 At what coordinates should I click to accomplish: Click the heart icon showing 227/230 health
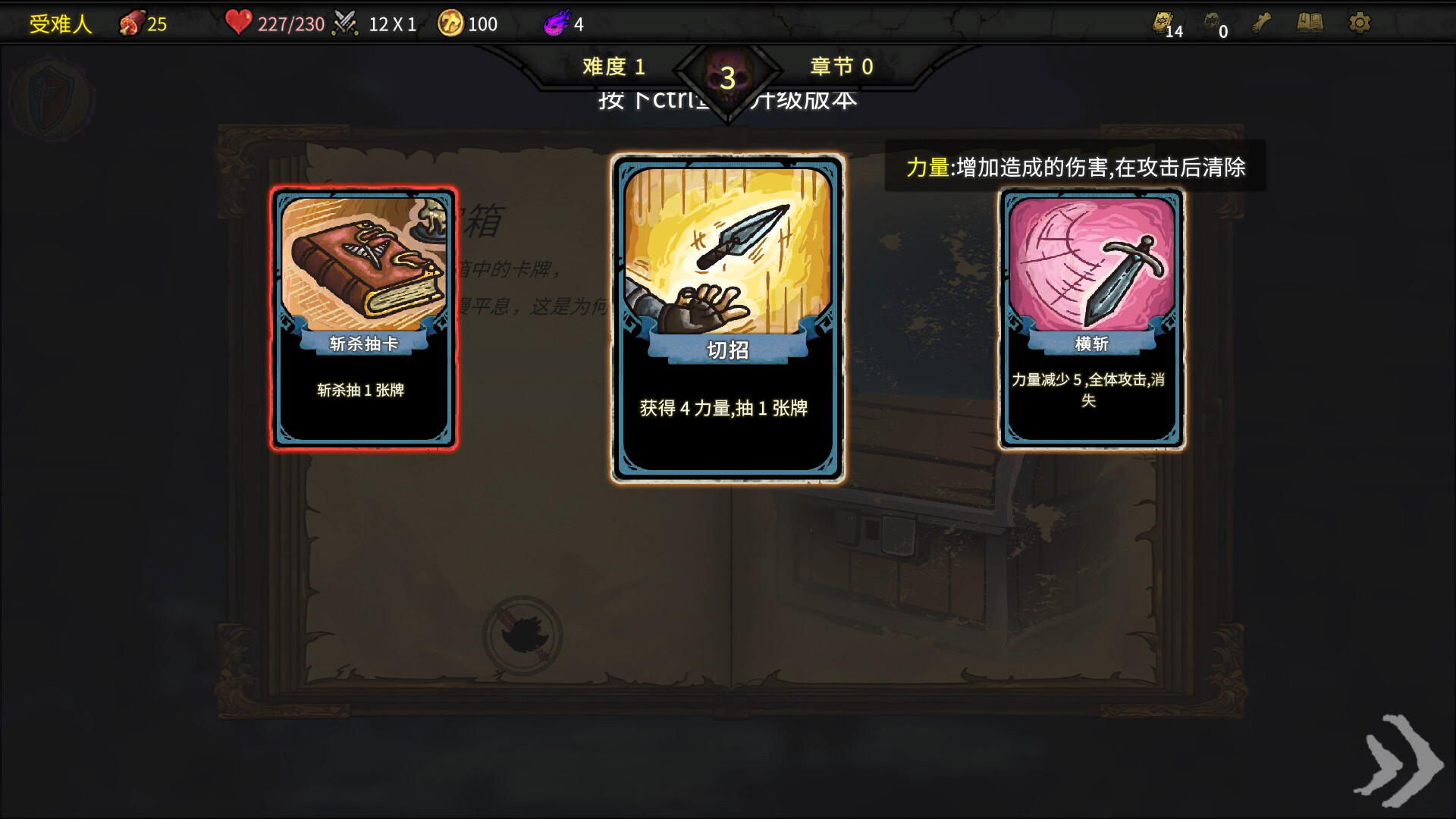coord(240,23)
